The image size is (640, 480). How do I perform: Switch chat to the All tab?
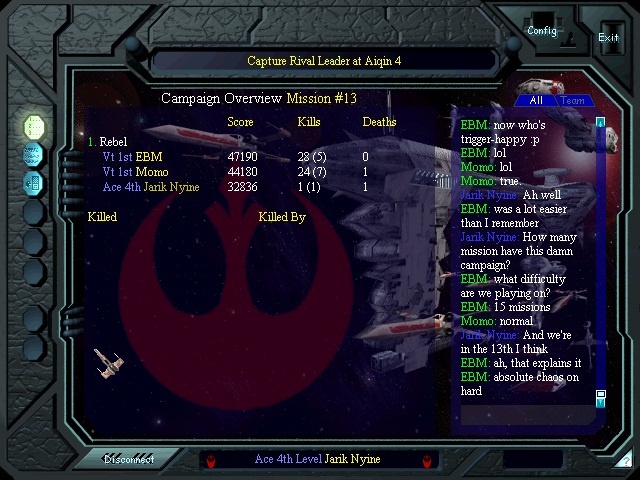[x=536, y=100]
